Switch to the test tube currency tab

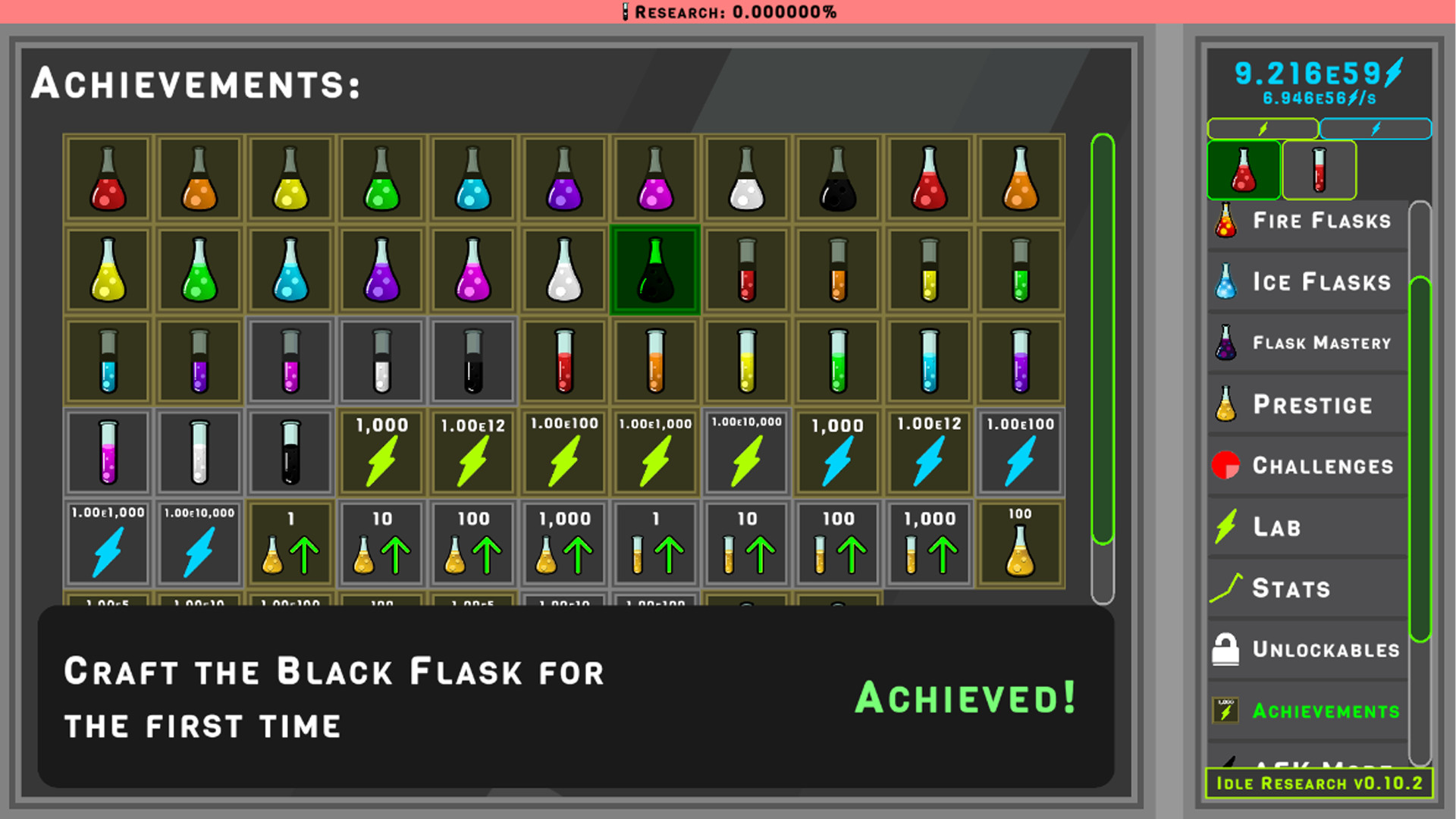pos(1319,170)
